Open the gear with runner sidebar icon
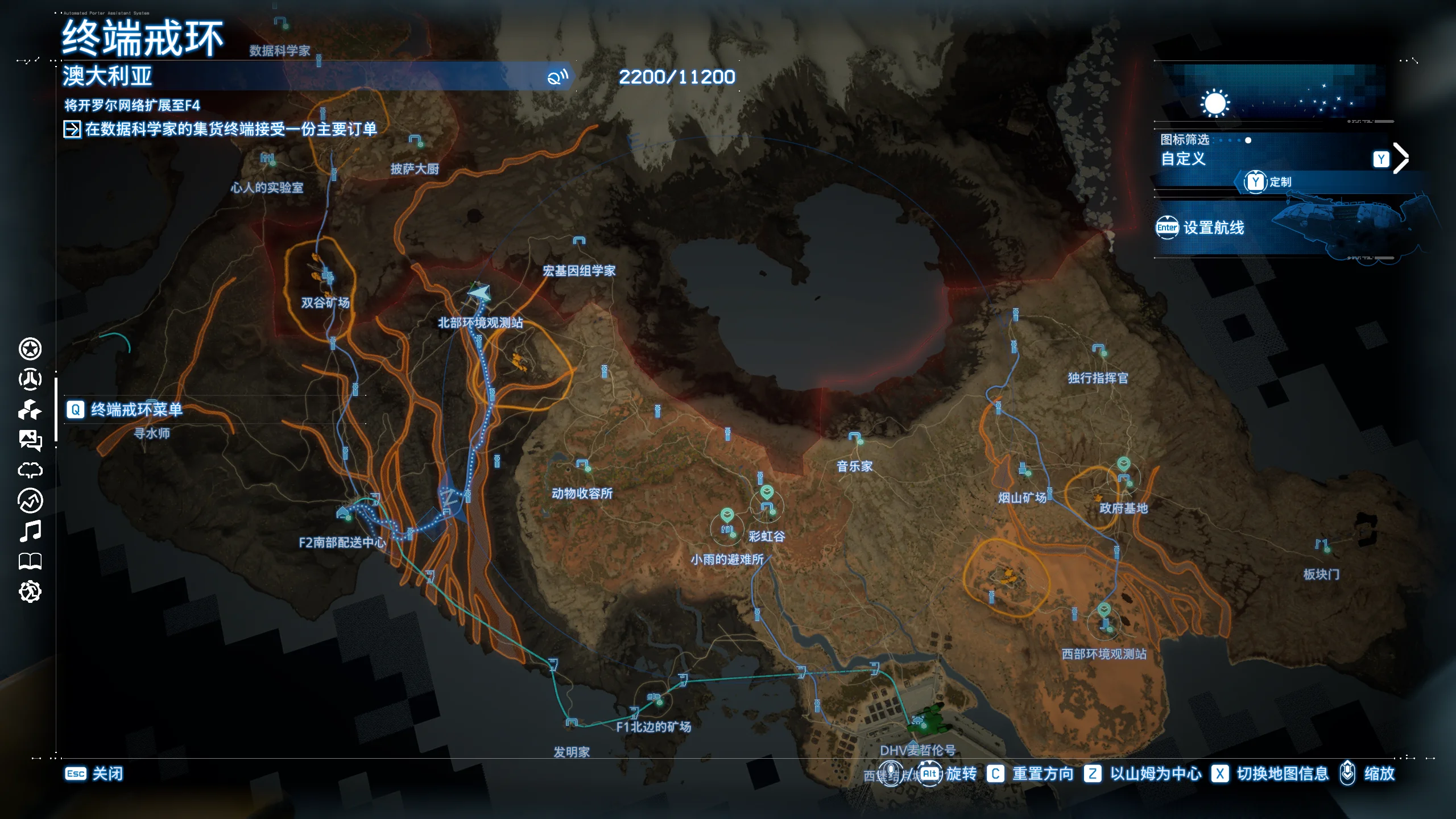 tap(30, 591)
